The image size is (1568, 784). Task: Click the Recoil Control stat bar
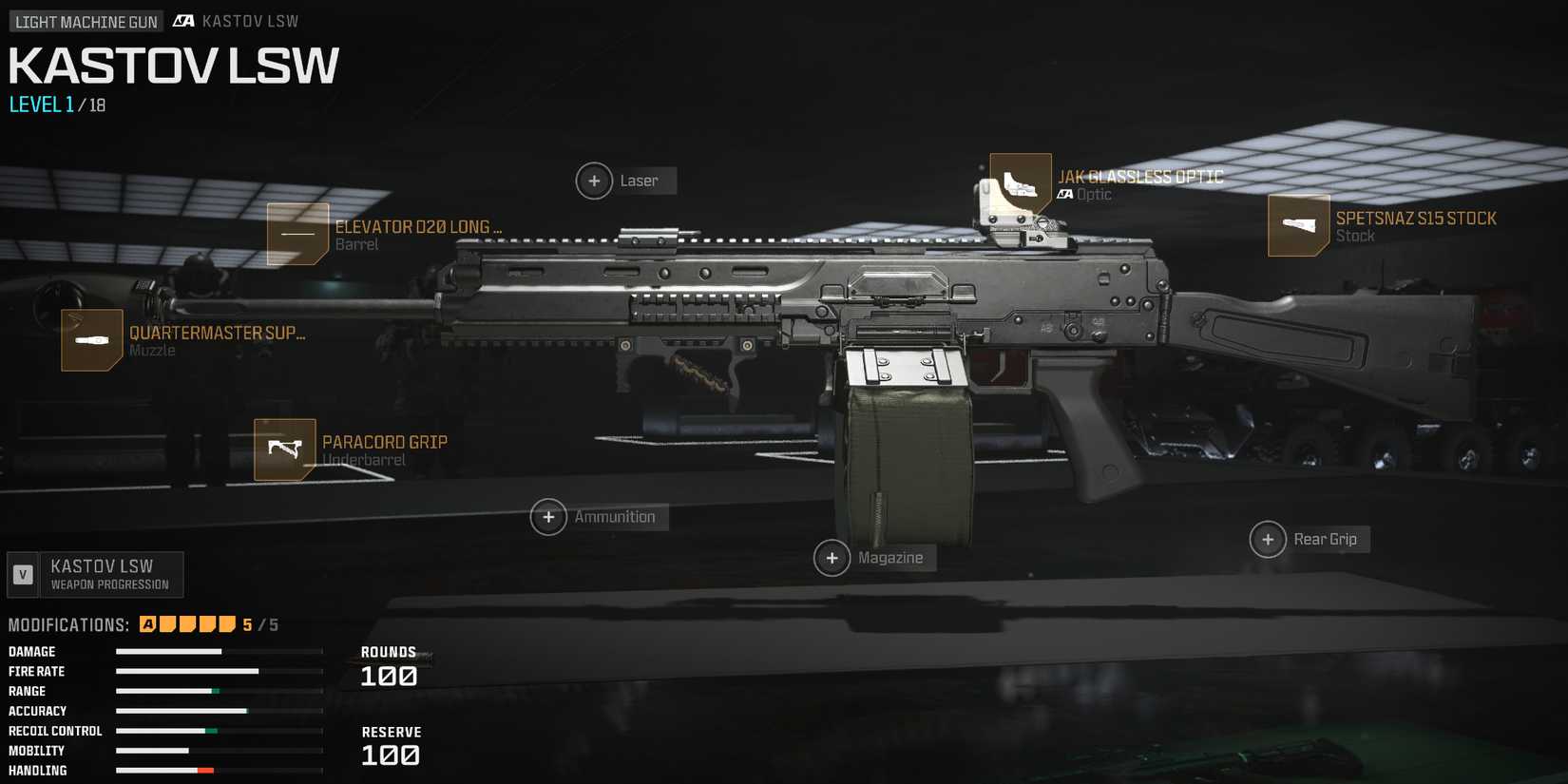(219, 731)
